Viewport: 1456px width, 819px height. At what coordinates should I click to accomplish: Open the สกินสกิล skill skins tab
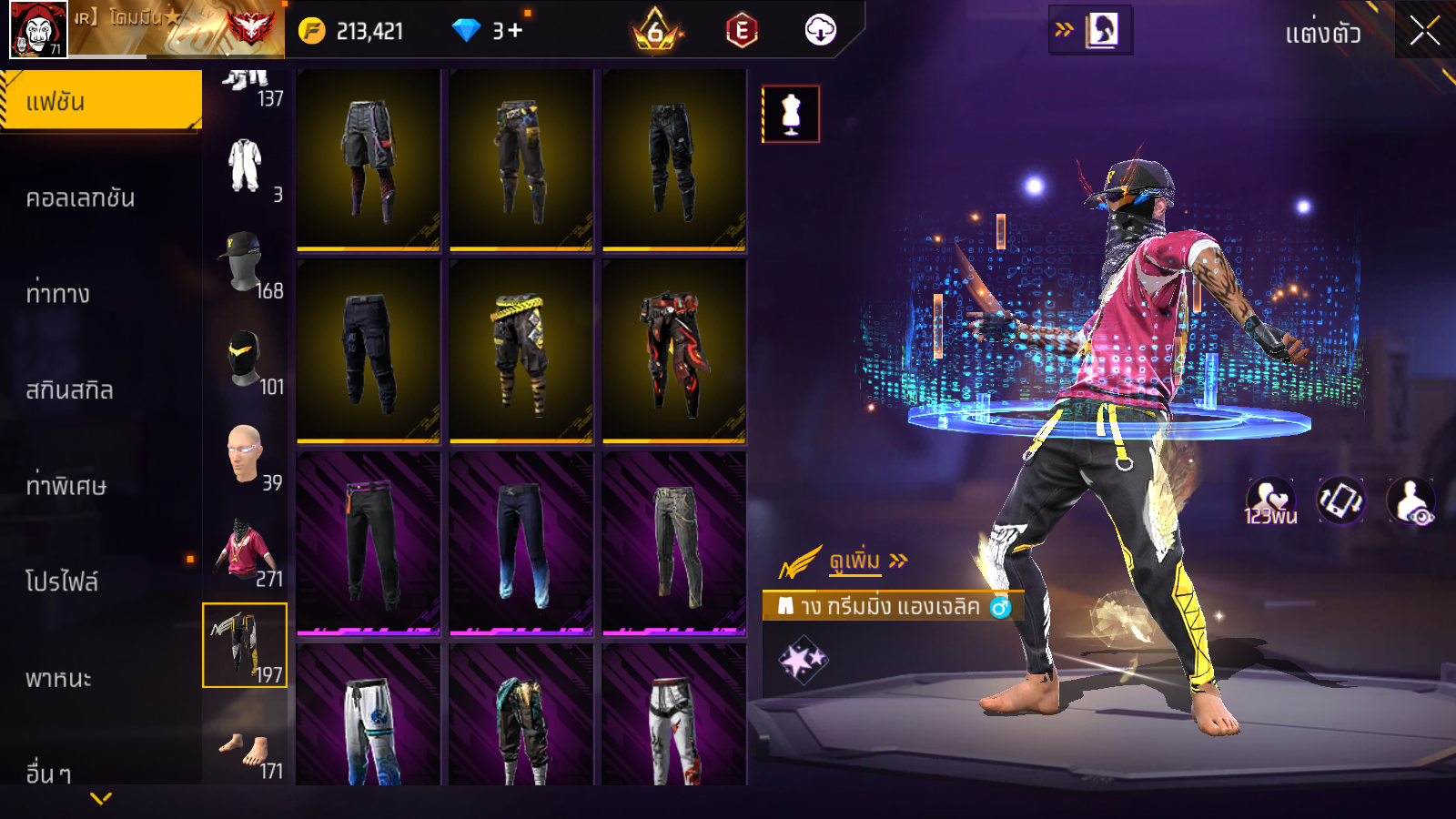pyautogui.click(x=69, y=390)
